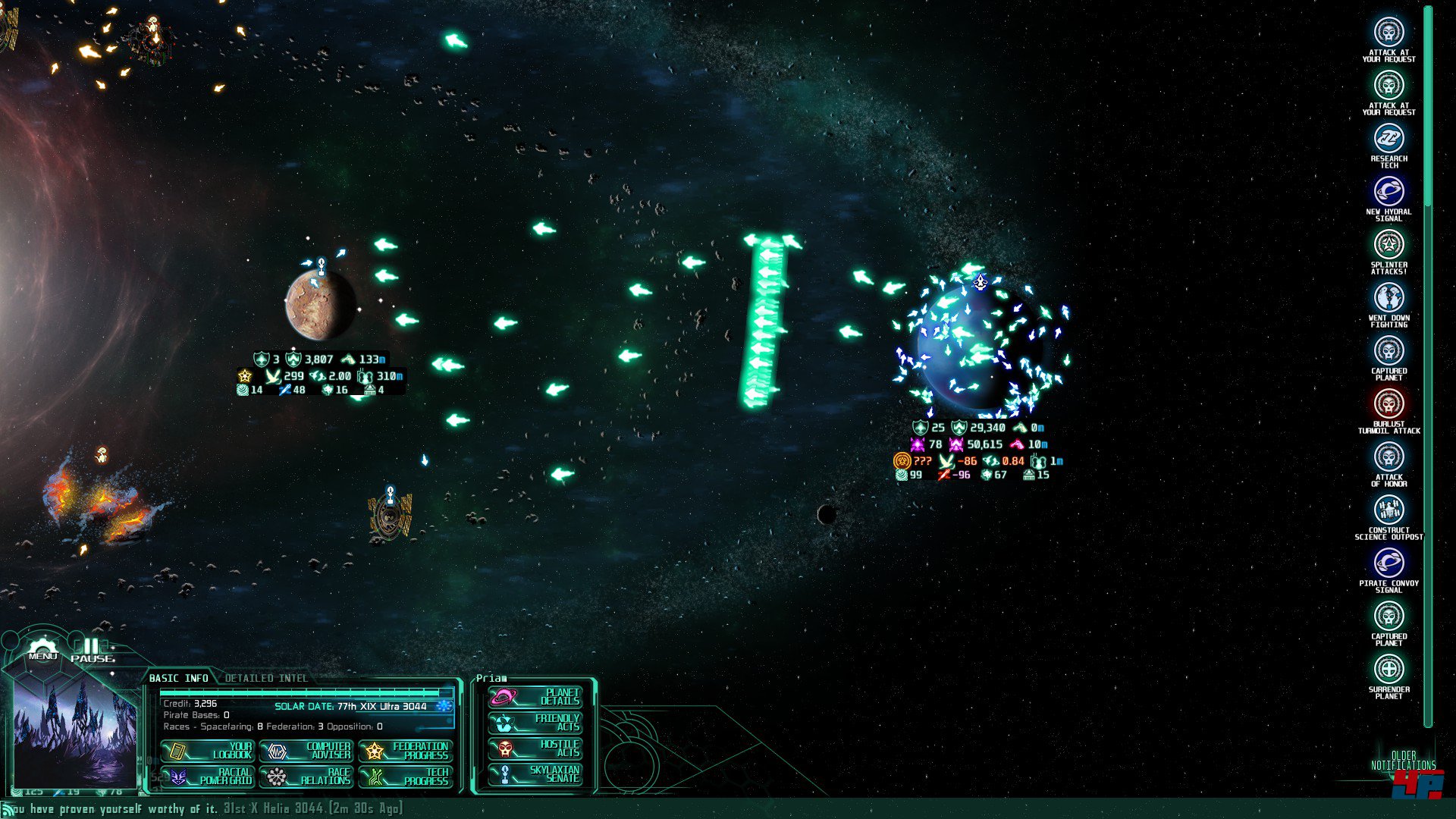This screenshot has width=1456, height=819.
Task: Open Your Logbook
Action: pyautogui.click(x=208, y=751)
